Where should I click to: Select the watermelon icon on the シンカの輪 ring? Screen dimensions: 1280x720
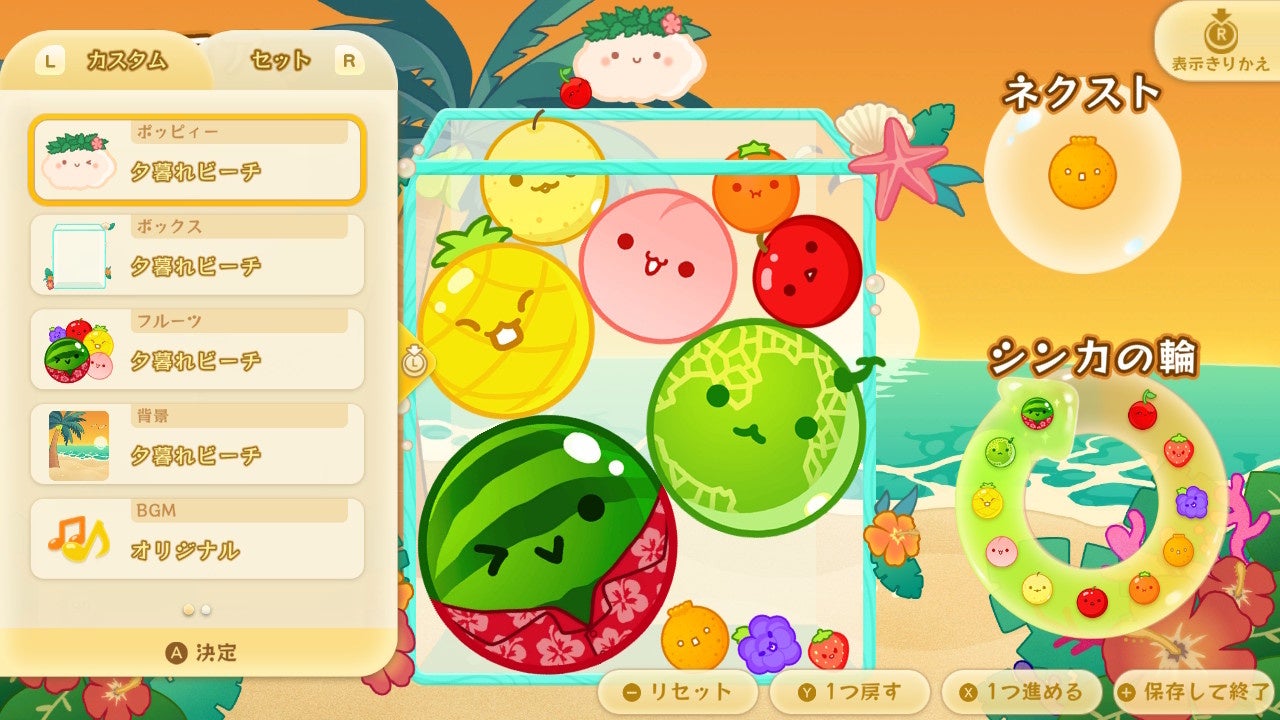tap(1037, 414)
